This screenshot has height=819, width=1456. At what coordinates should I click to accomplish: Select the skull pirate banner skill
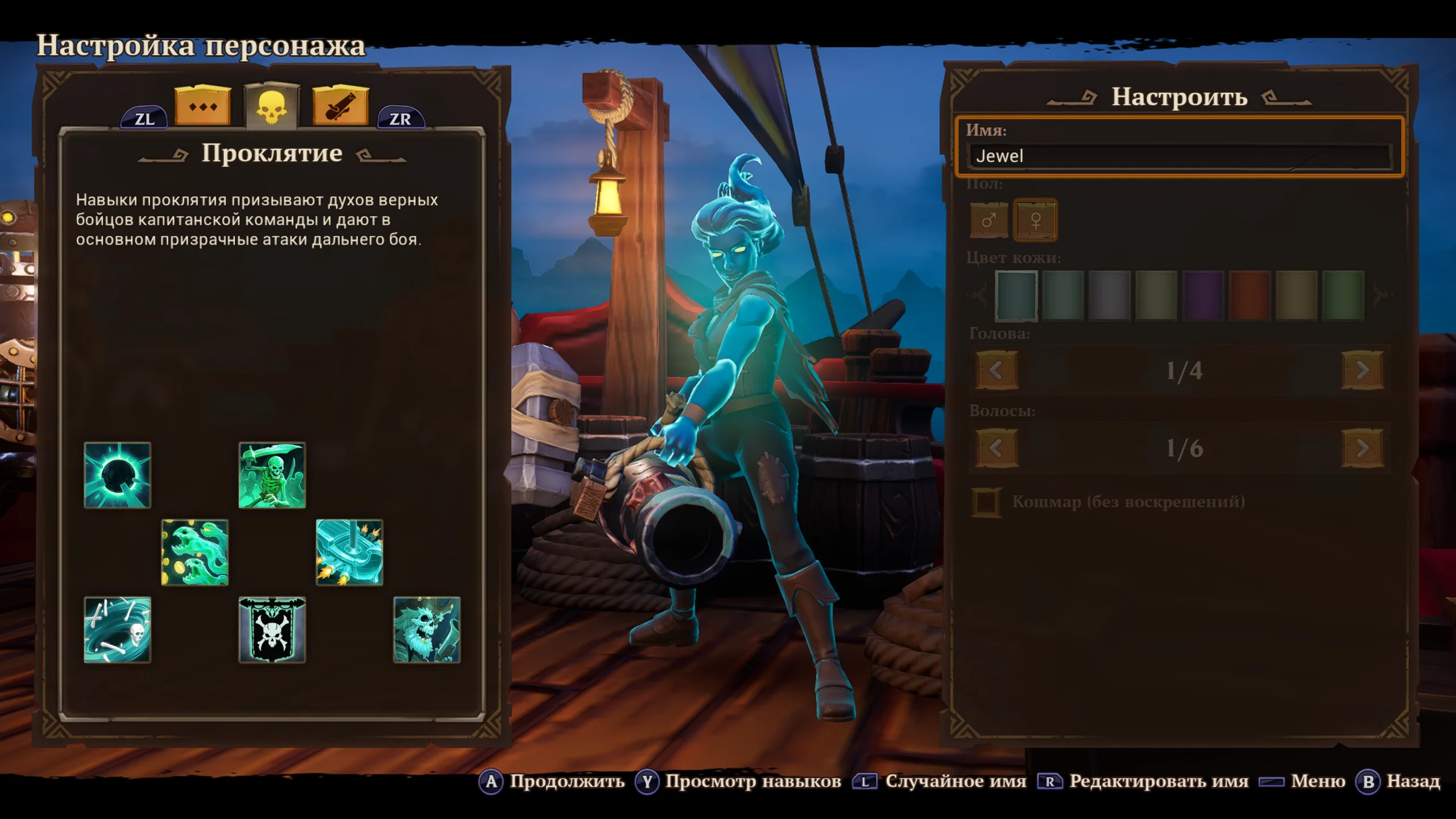click(x=272, y=630)
